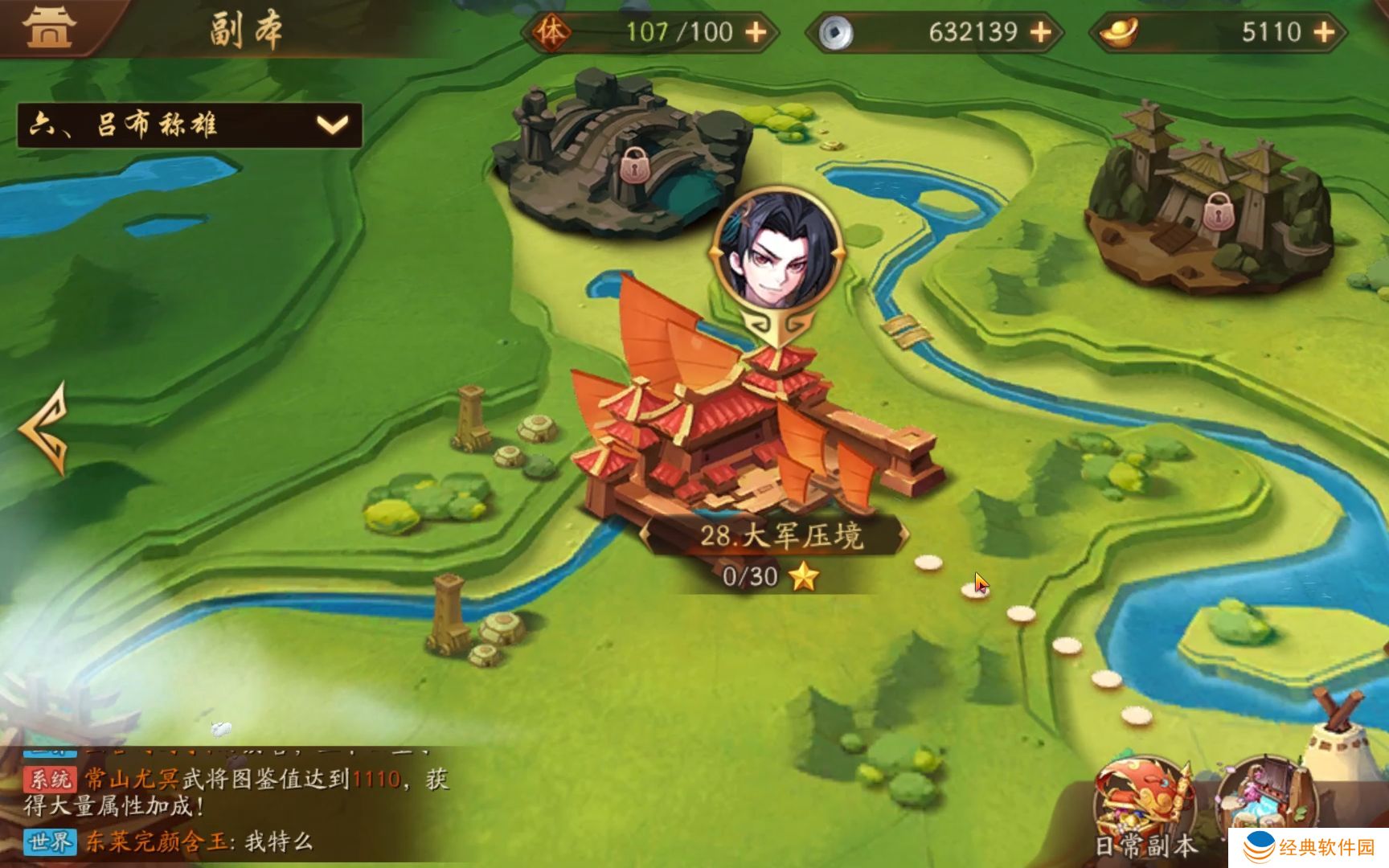
Task: Select the 系统 chat channel label
Action: pyautogui.click(x=51, y=779)
